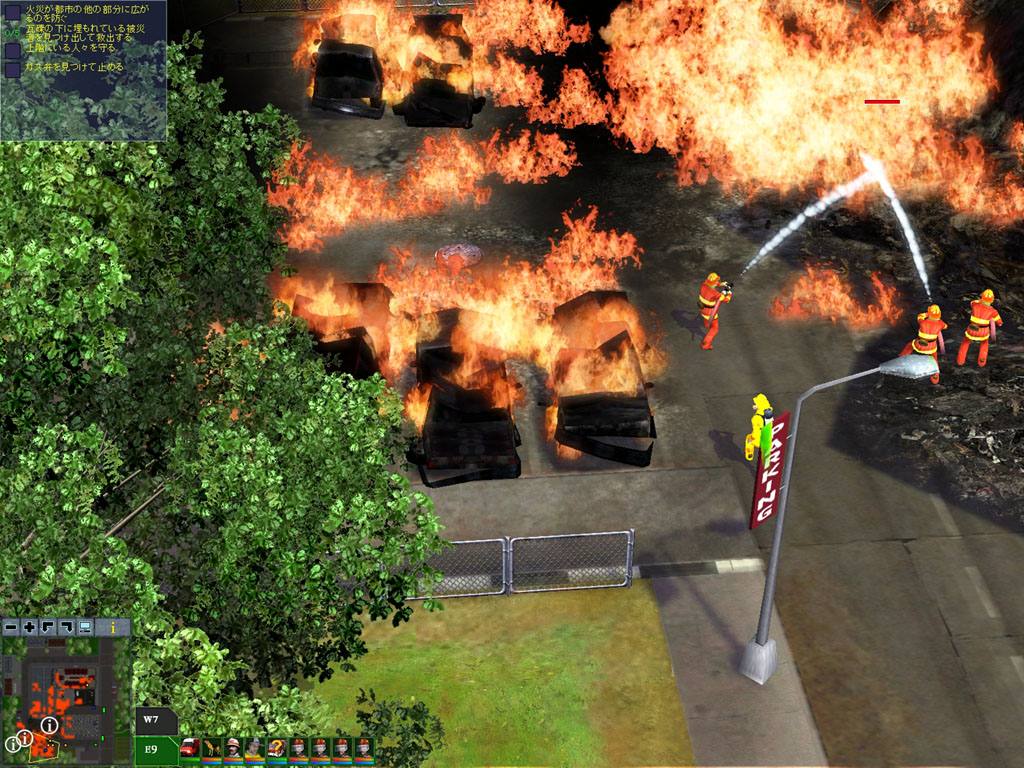The height and width of the screenshot is (768, 1024).
Task: Pick the dark-hat officer unit portrait
Action: coord(255,748)
